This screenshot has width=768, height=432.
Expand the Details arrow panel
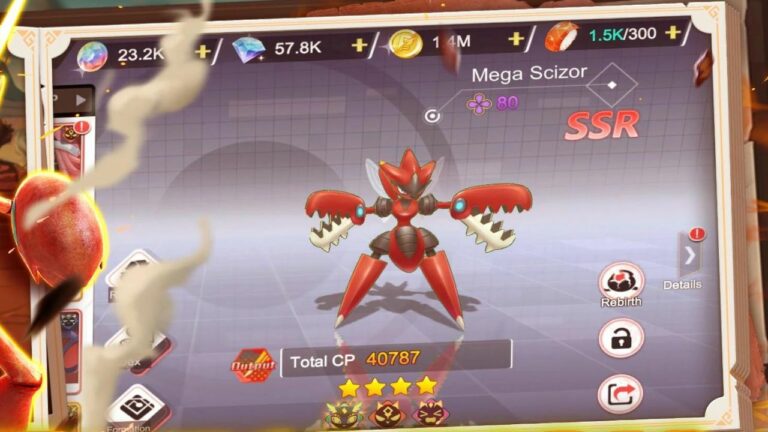click(x=689, y=258)
